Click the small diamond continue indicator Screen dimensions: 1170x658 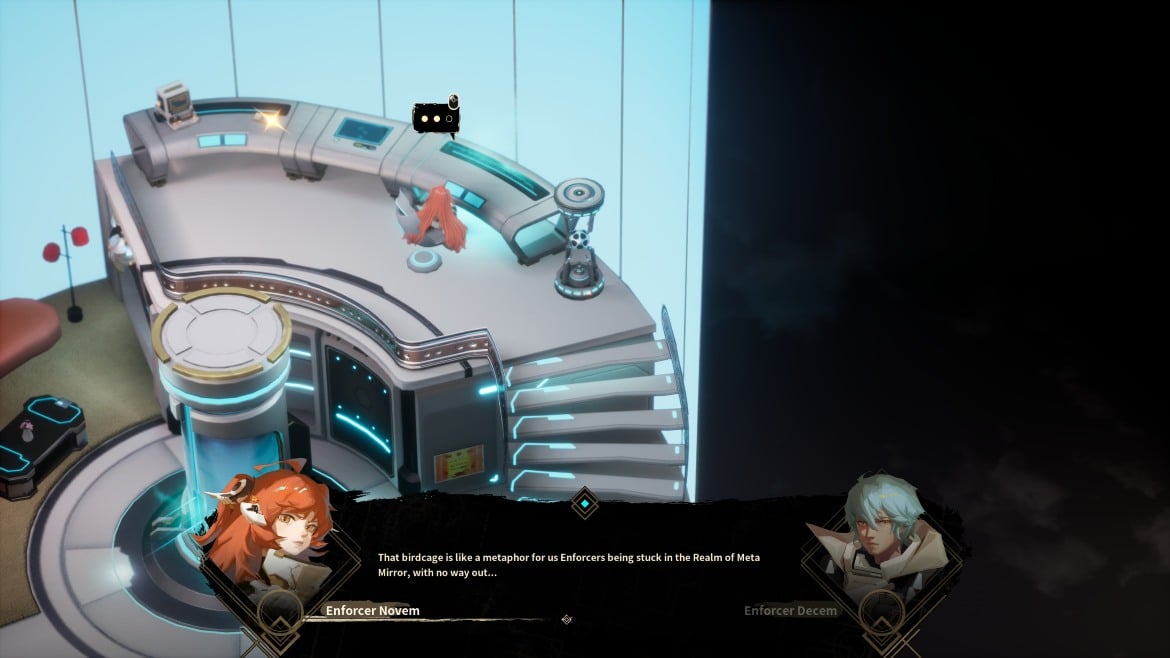pos(567,619)
